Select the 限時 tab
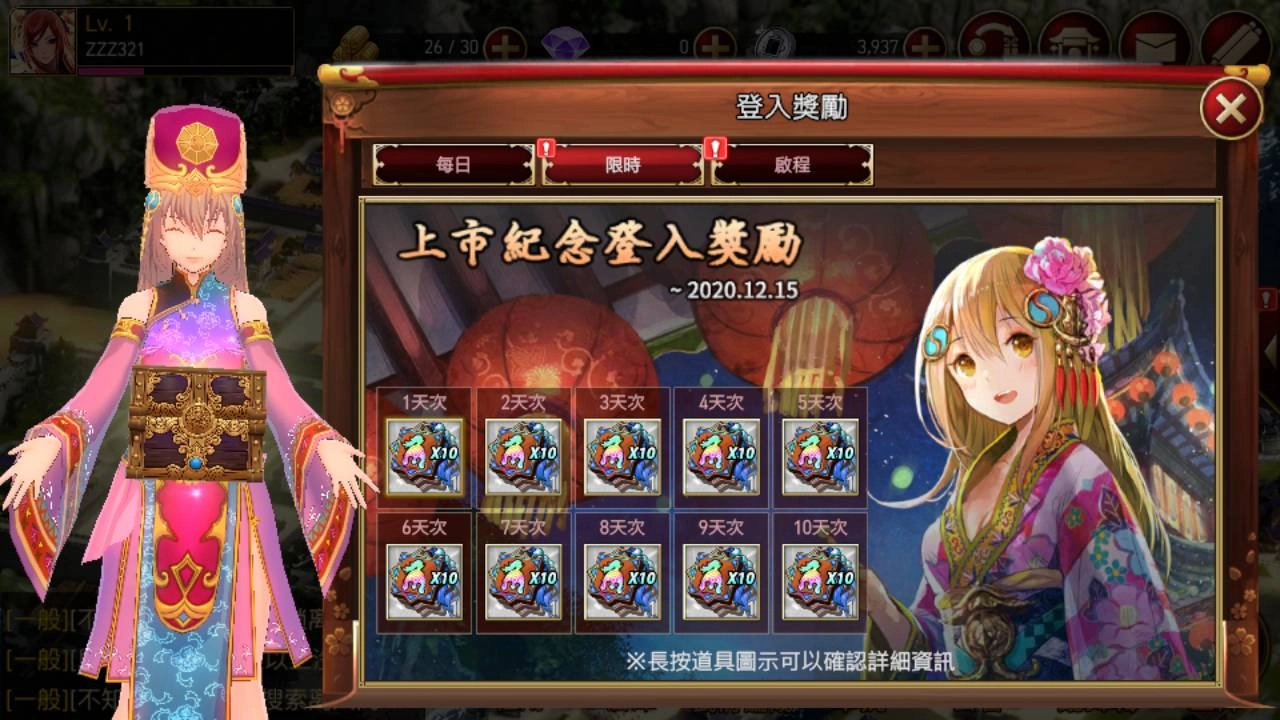The image size is (1280, 720). (x=622, y=167)
